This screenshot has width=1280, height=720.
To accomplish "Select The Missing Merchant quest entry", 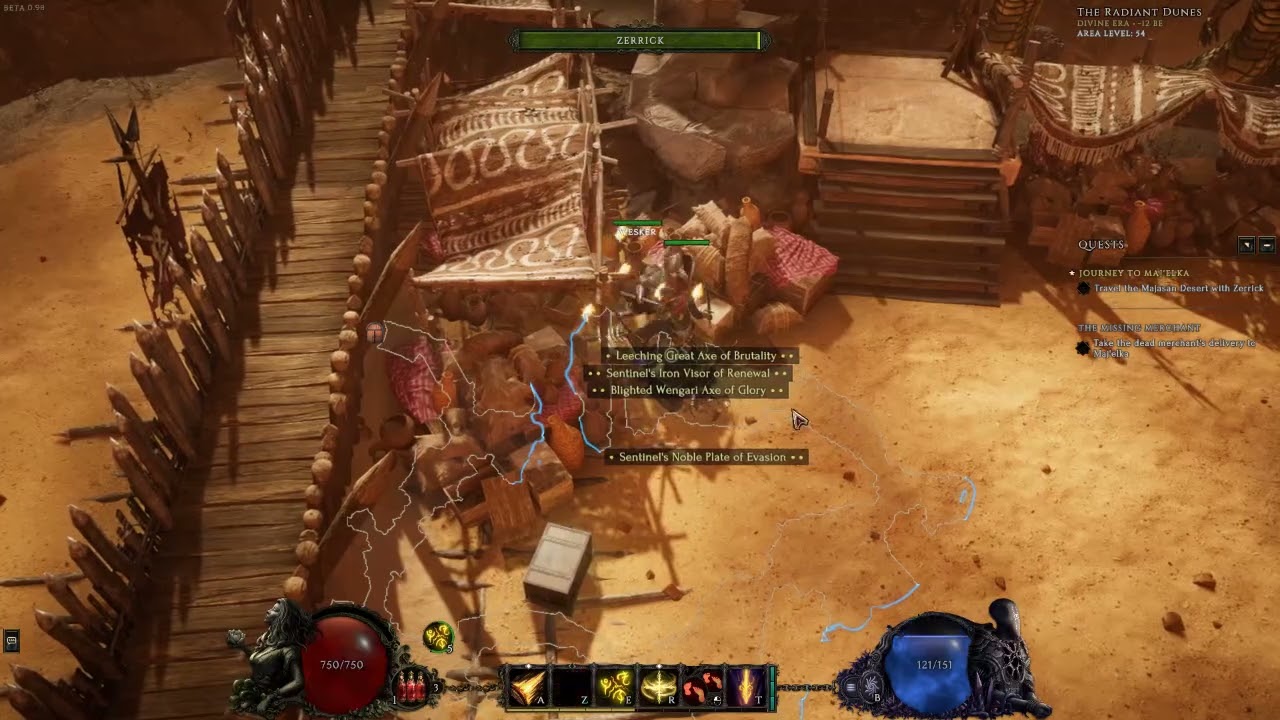I will 1138,328.
